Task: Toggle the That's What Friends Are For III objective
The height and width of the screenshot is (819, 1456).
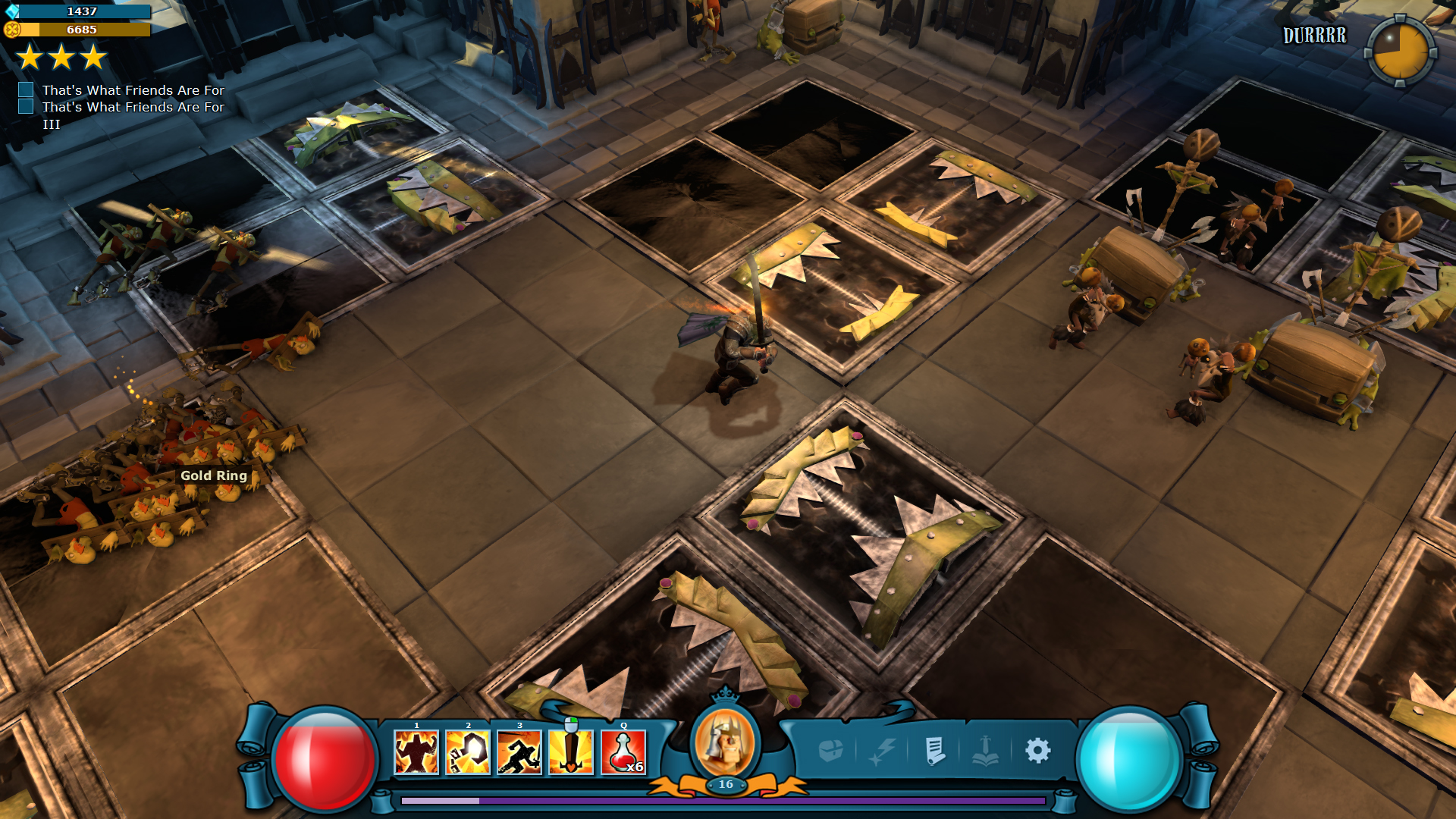Action: (x=26, y=107)
